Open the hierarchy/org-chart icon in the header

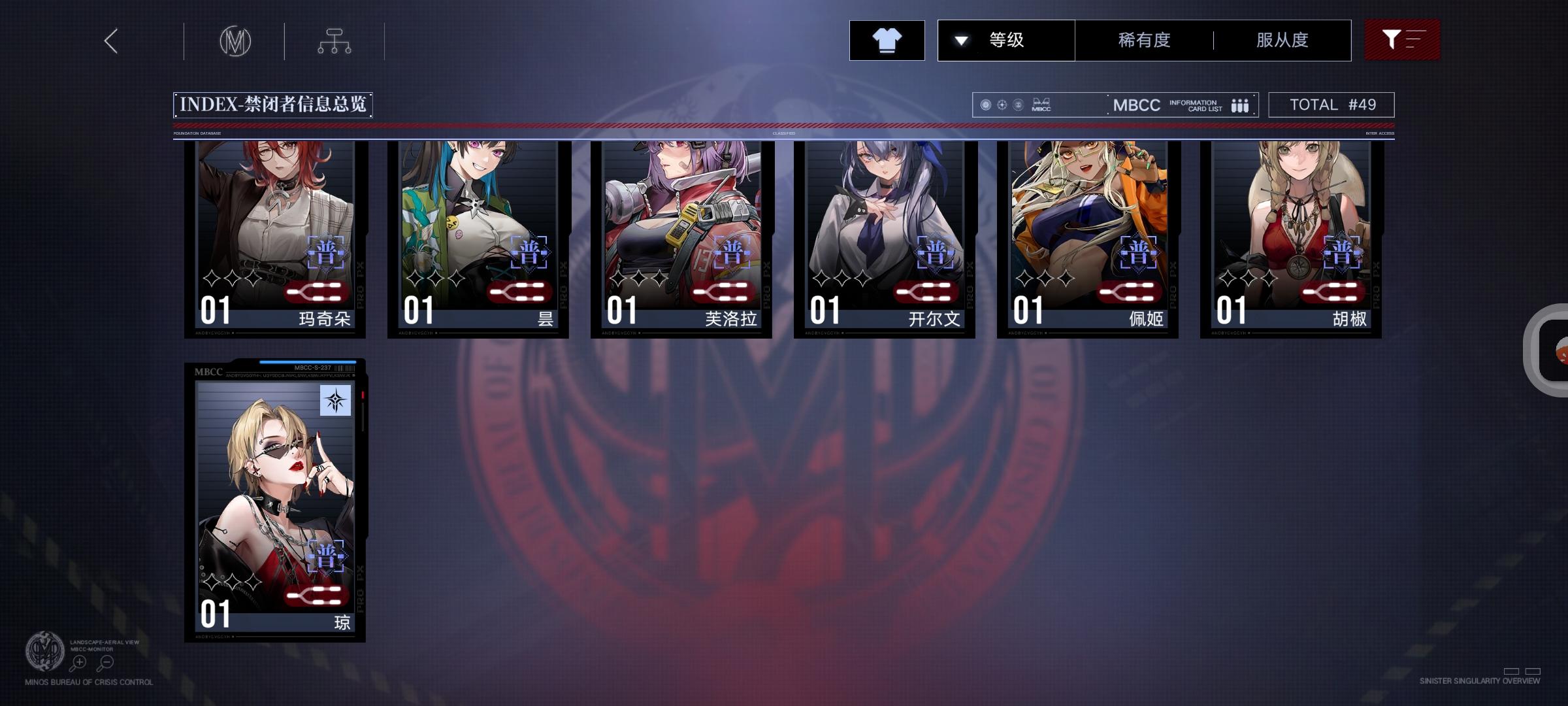coord(336,41)
